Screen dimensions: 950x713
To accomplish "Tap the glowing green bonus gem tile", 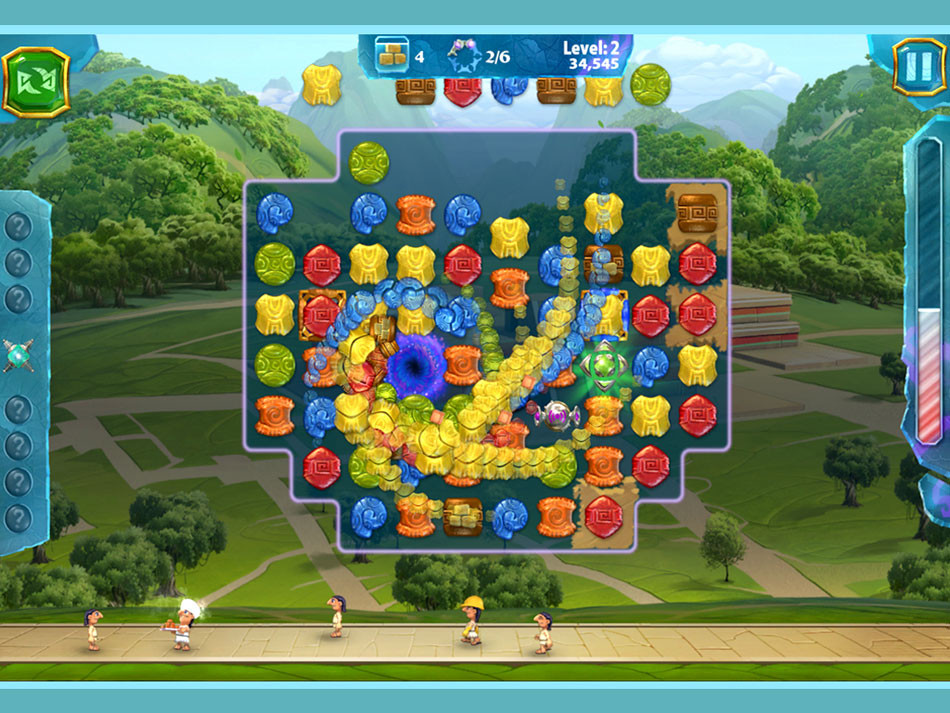I will click(x=602, y=364).
